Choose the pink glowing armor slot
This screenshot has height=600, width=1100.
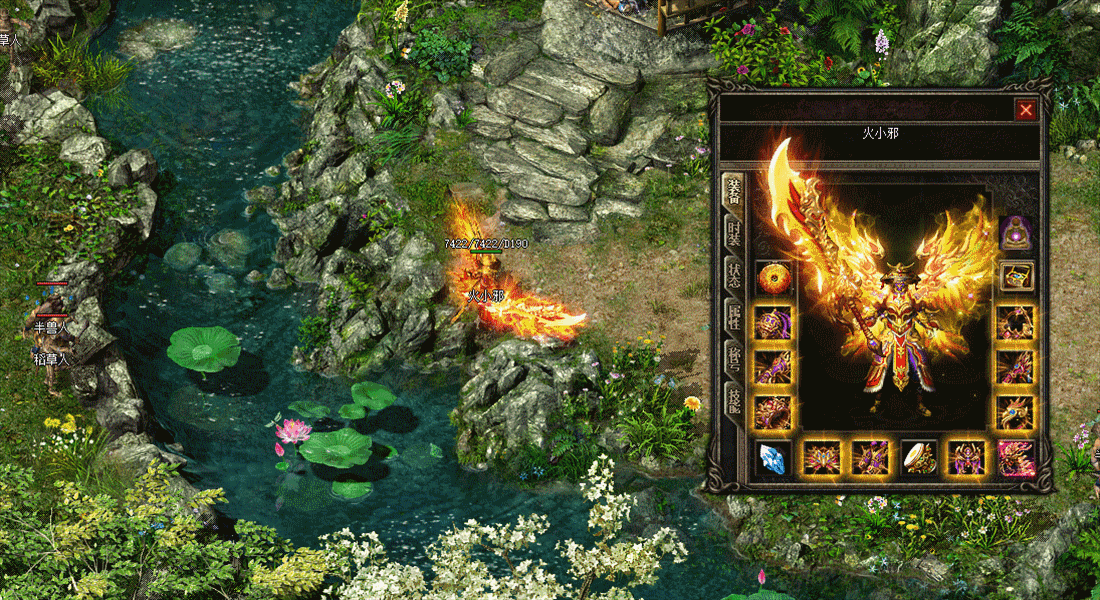pyautogui.click(x=1016, y=457)
